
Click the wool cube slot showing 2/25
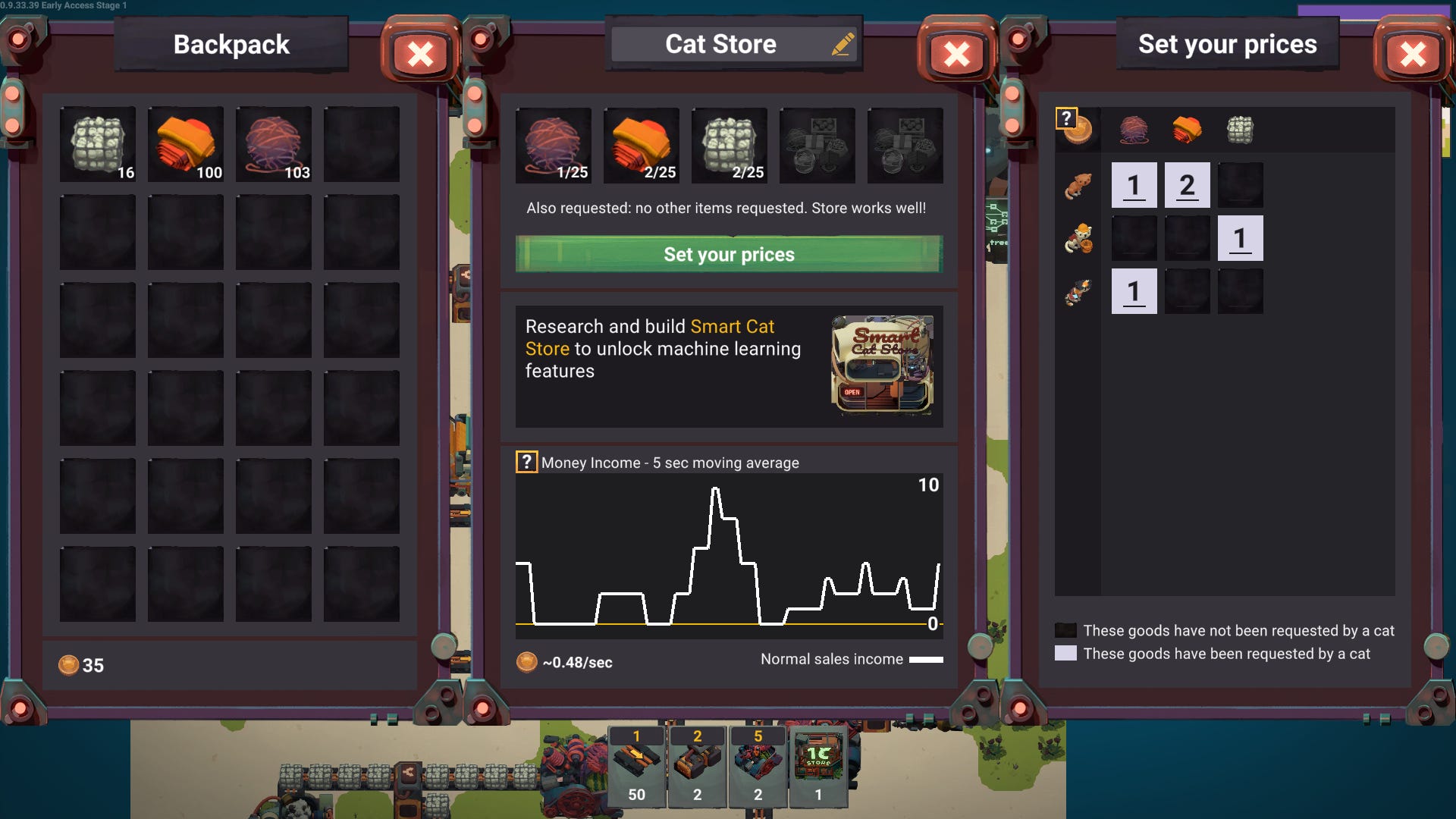(x=729, y=145)
